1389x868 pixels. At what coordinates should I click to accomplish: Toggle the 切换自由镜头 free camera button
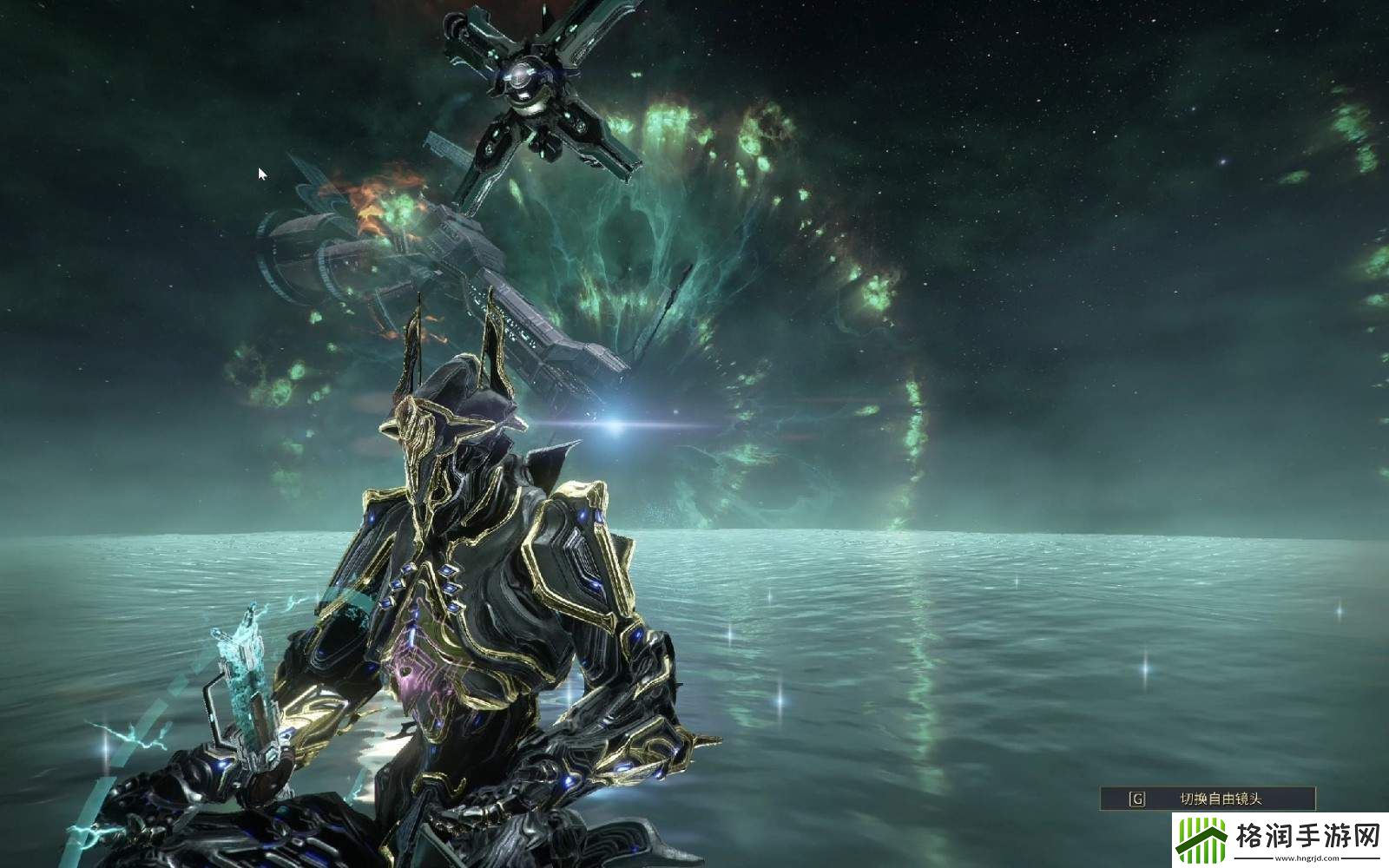click(1208, 799)
